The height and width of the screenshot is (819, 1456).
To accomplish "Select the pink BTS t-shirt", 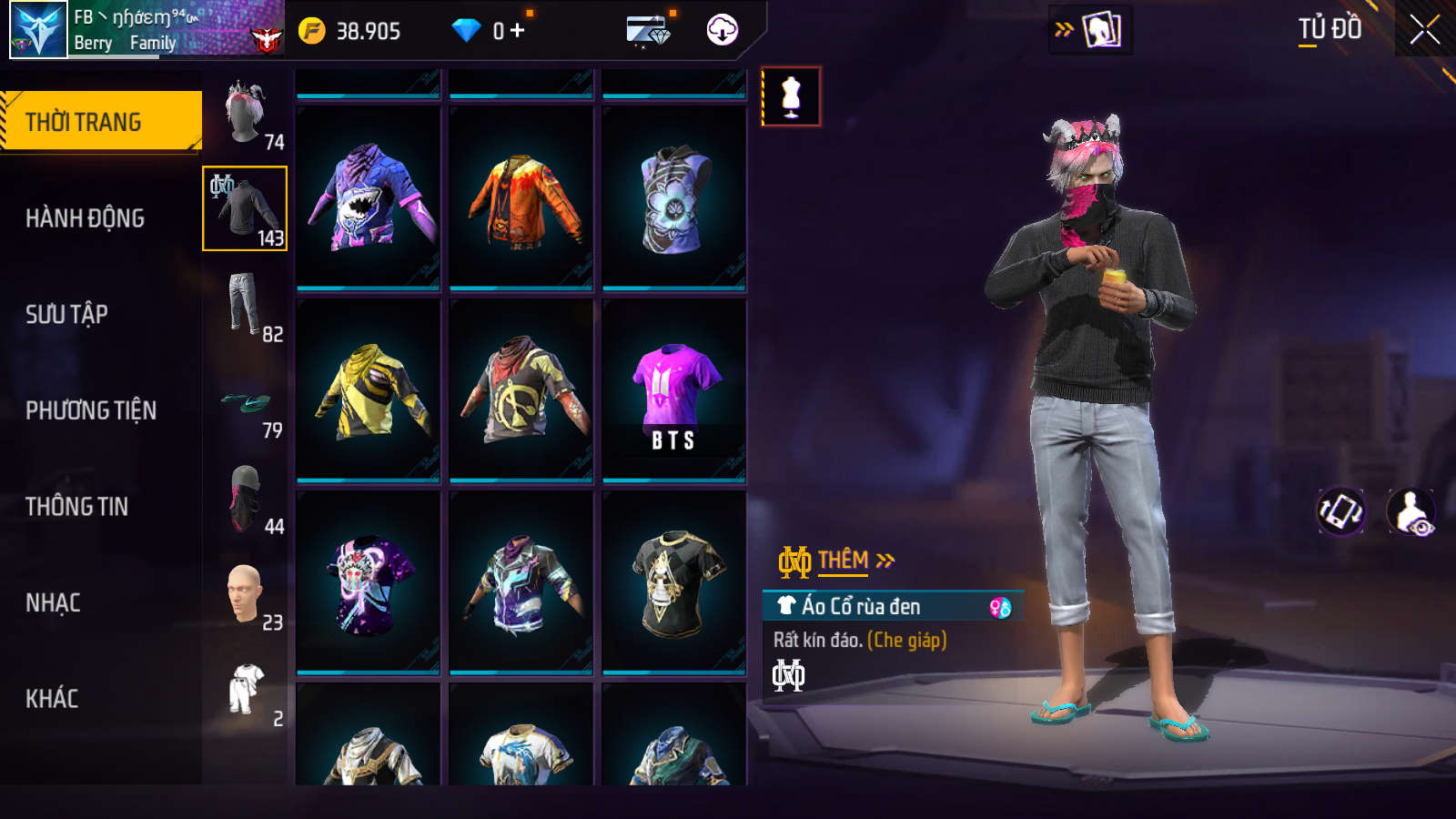I will tap(673, 389).
